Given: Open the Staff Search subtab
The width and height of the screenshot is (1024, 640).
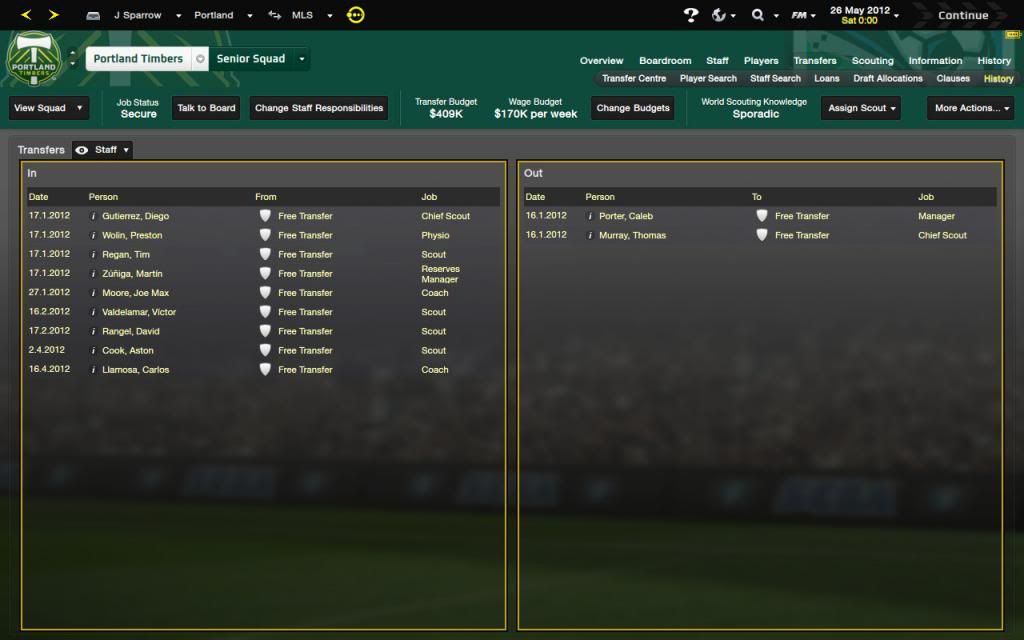Looking at the screenshot, I should 775,78.
